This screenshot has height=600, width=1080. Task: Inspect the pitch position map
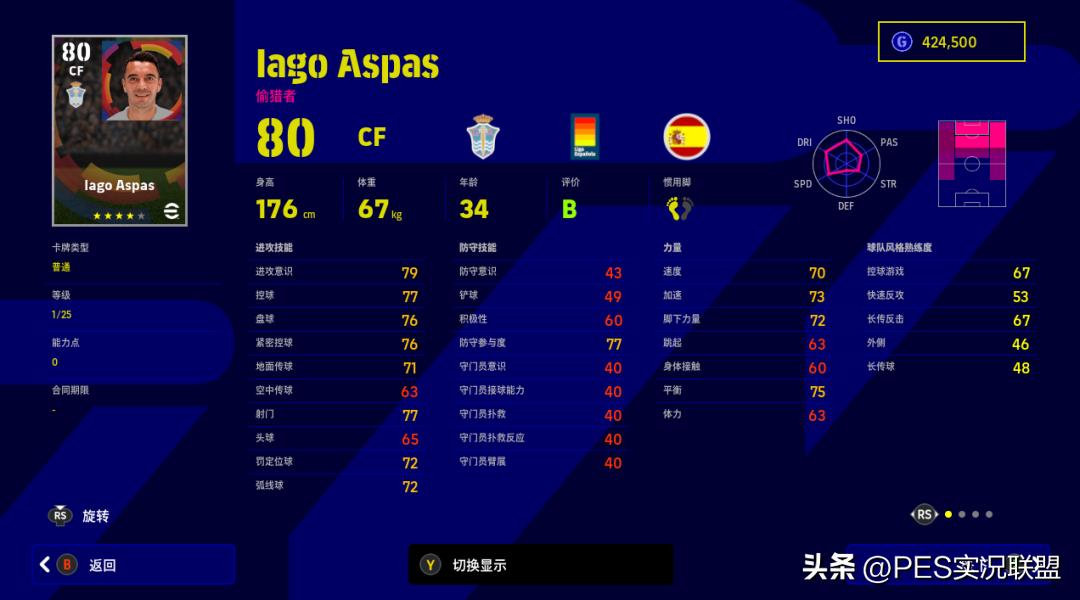(x=971, y=163)
